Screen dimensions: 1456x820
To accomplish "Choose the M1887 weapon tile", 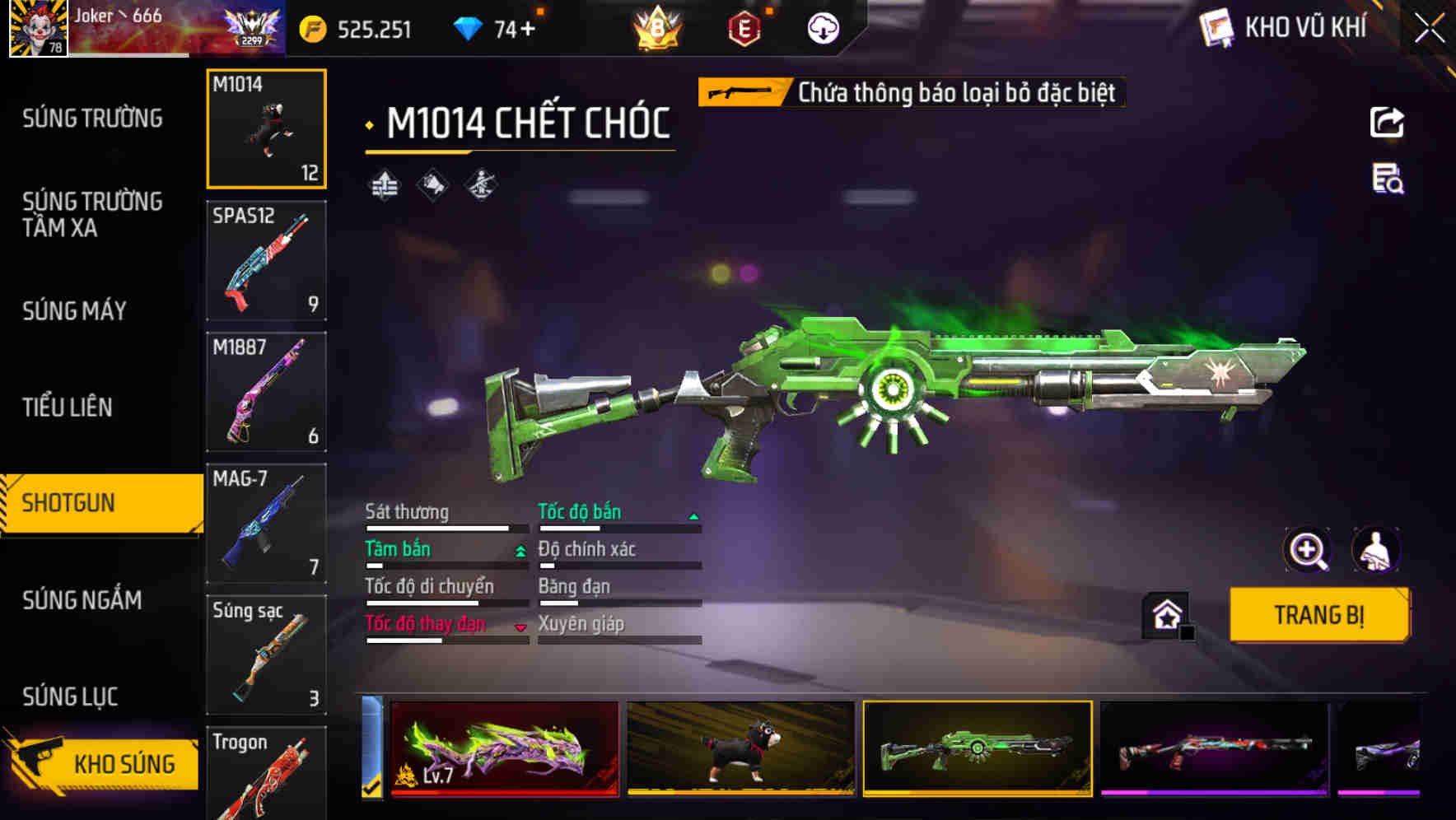I will tap(266, 392).
